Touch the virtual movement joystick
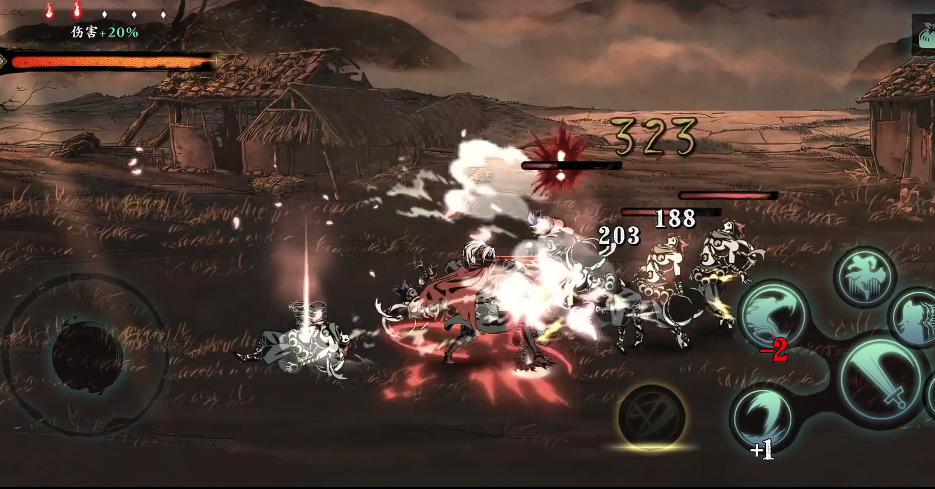 pos(87,350)
